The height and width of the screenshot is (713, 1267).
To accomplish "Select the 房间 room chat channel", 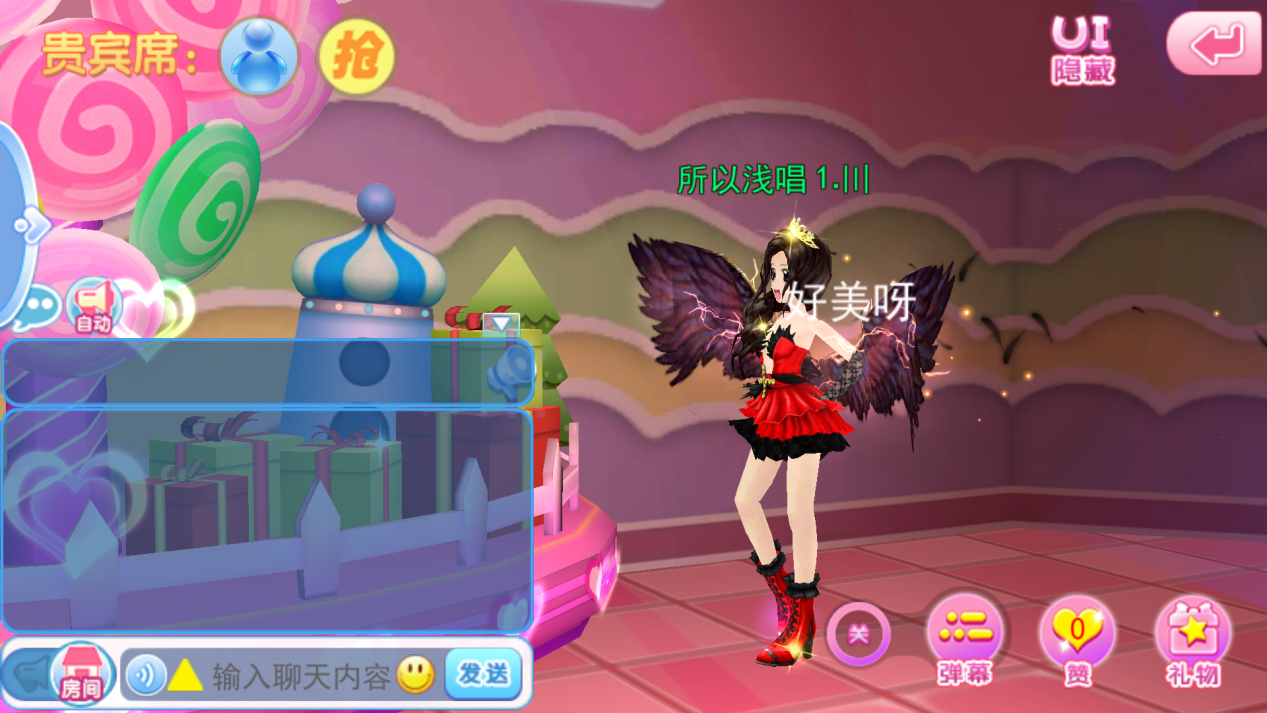I will coord(81,674).
